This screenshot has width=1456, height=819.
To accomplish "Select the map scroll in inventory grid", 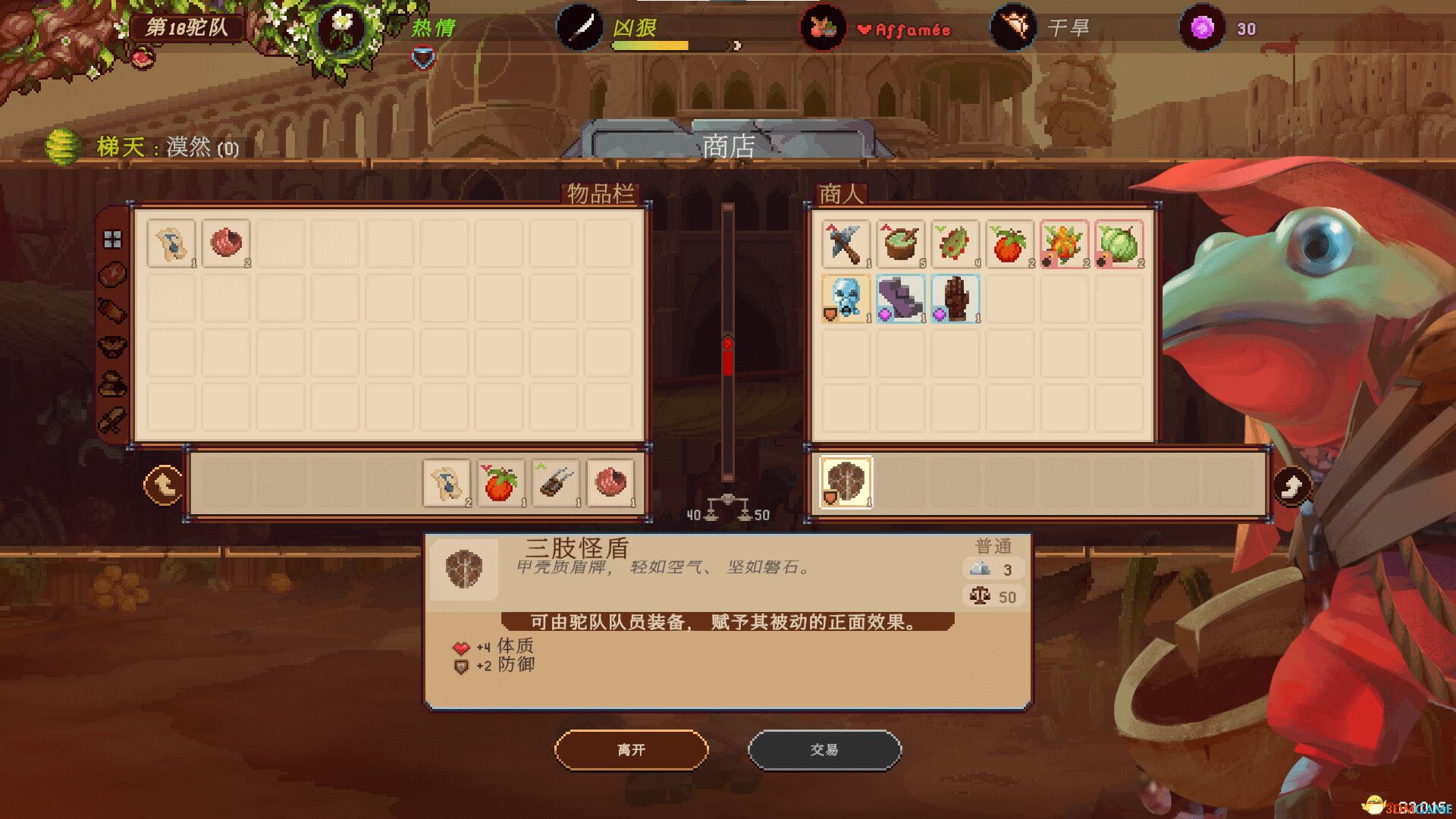I will pyautogui.click(x=171, y=243).
